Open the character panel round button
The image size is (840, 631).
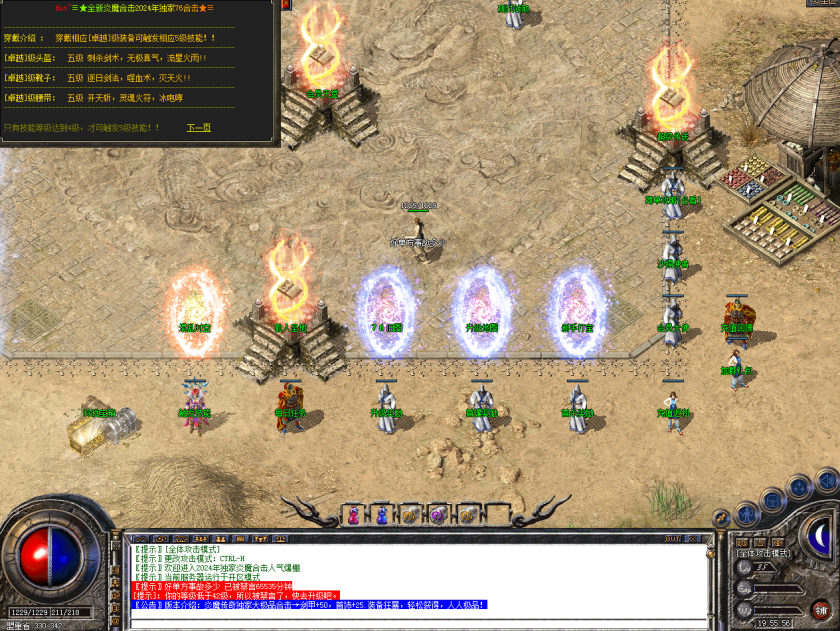click(744, 517)
